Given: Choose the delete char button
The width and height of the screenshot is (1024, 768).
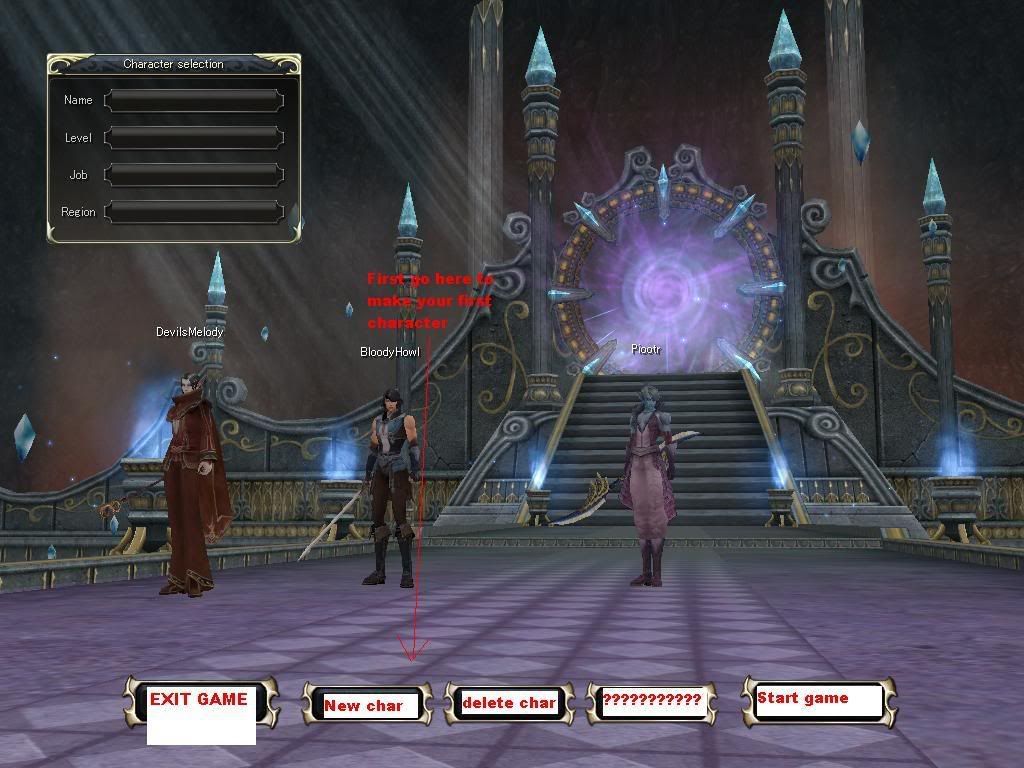Looking at the screenshot, I should [509, 703].
